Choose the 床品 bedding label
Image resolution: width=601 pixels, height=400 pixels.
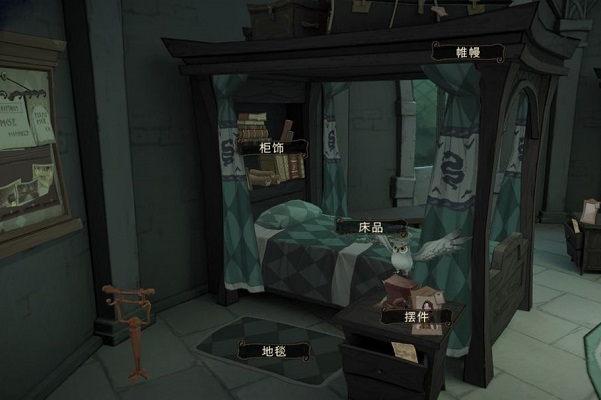[371, 227]
